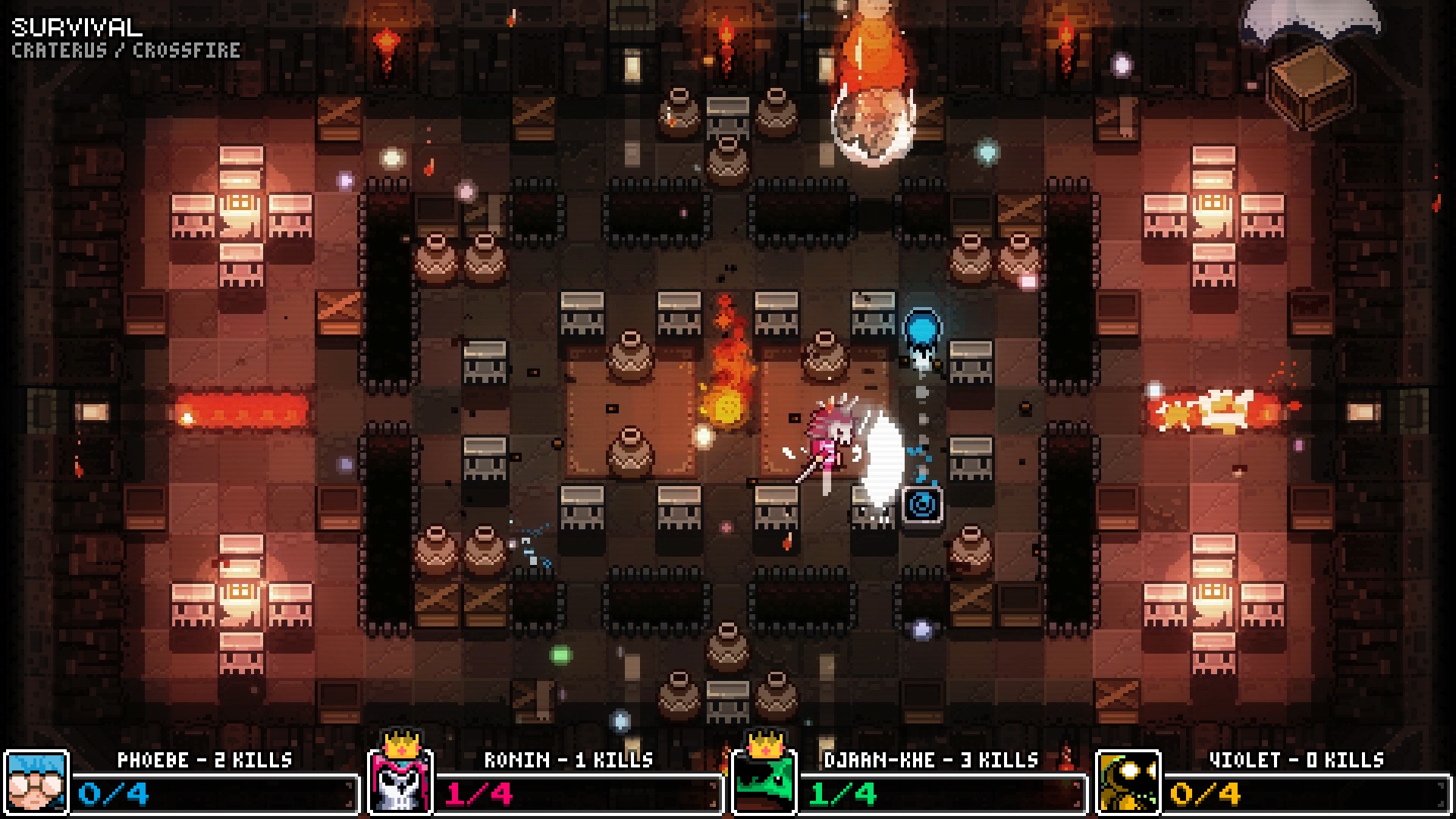Select the RONIN - 1 KILLS tab
This screenshot has height=819, width=1456.
569,757
